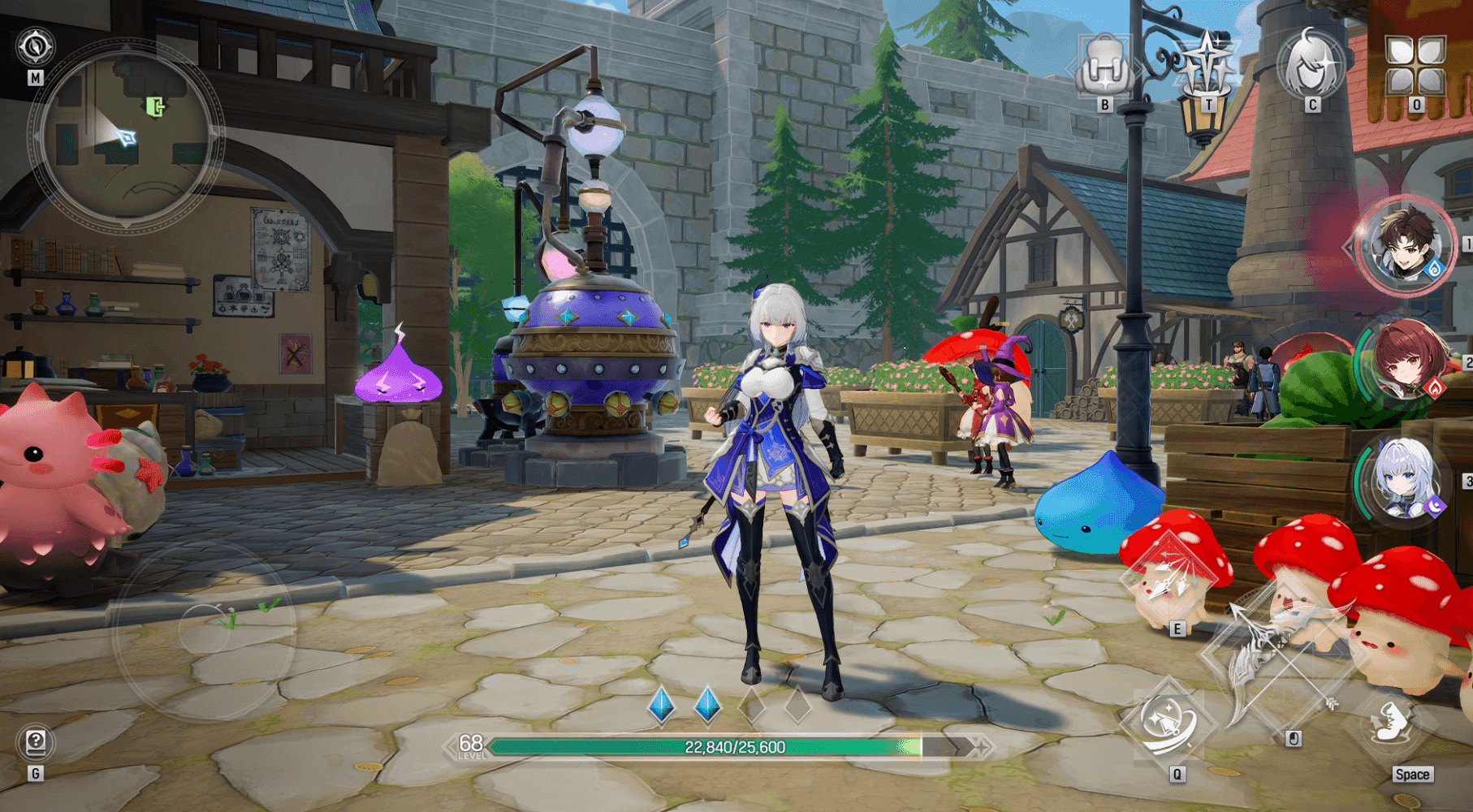Click the green marker inside the minimap
1473x812 pixels.
pyautogui.click(x=154, y=107)
